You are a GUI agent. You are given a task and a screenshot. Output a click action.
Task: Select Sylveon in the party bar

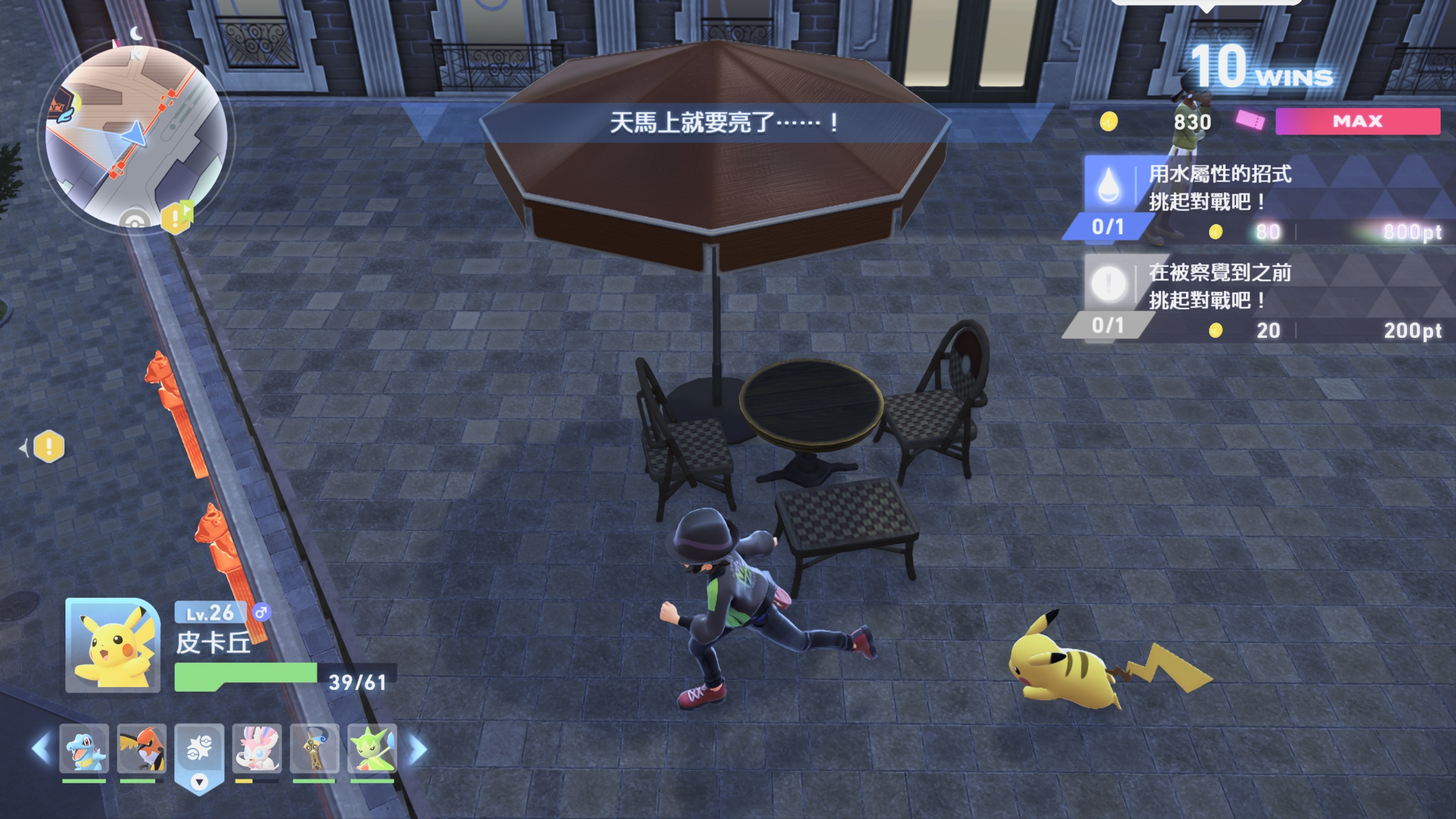coord(257,750)
